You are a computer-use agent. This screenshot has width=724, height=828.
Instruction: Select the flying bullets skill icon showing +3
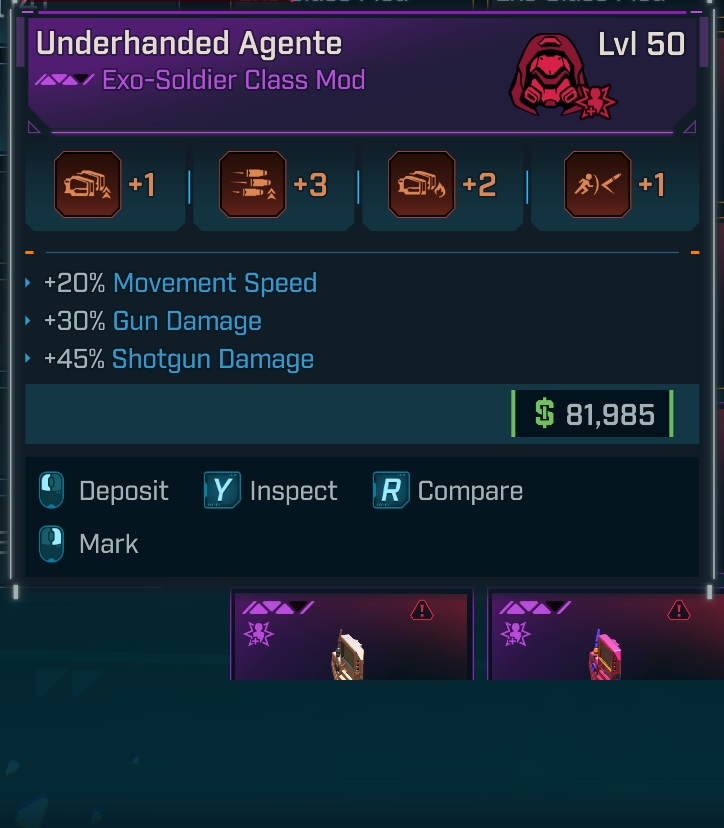point(252,185)
